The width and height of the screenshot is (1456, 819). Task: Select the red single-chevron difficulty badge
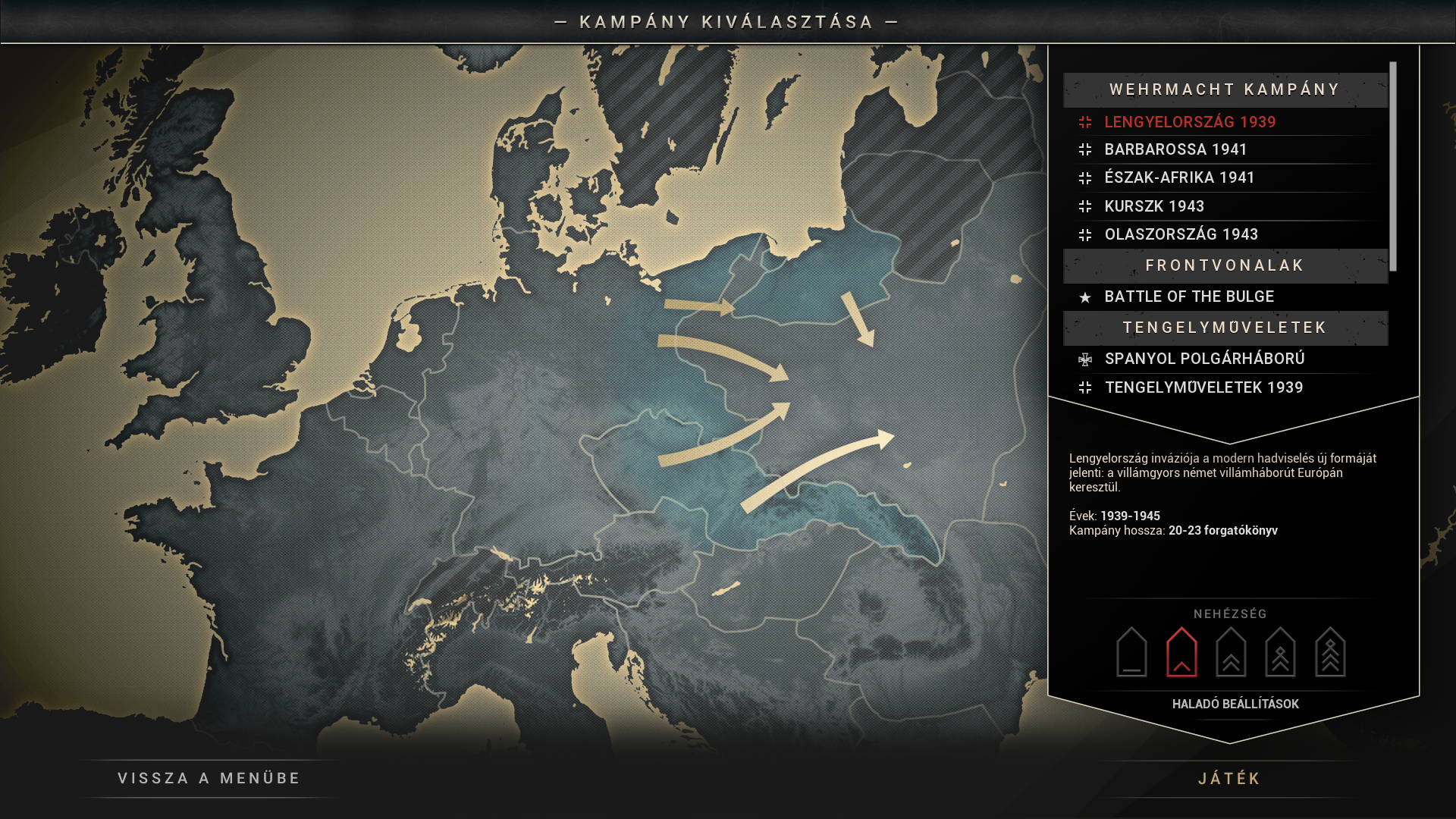[x=1181, y=652]
